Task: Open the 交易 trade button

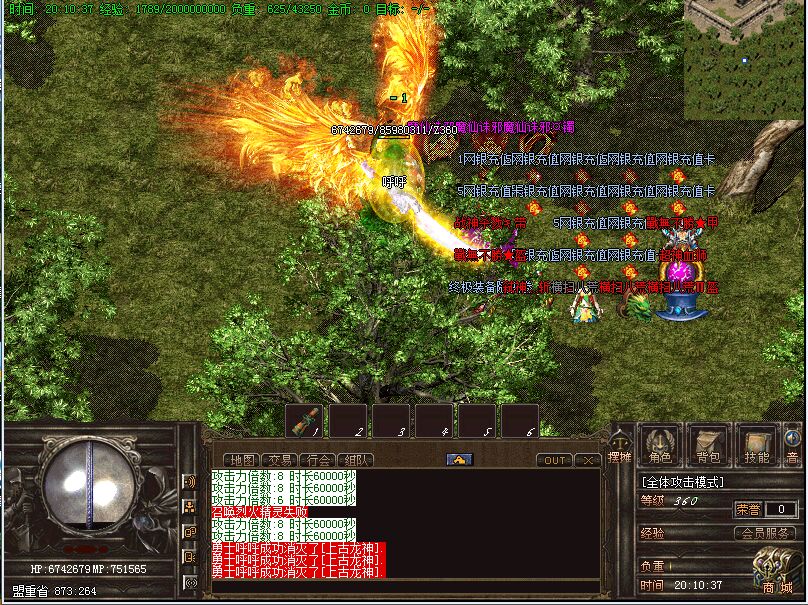Action: [x=281, y=460]
